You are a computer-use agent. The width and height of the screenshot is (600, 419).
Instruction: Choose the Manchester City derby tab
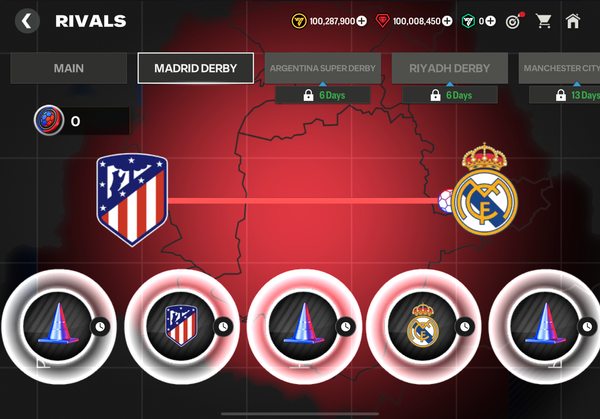(x=560, y=69)
